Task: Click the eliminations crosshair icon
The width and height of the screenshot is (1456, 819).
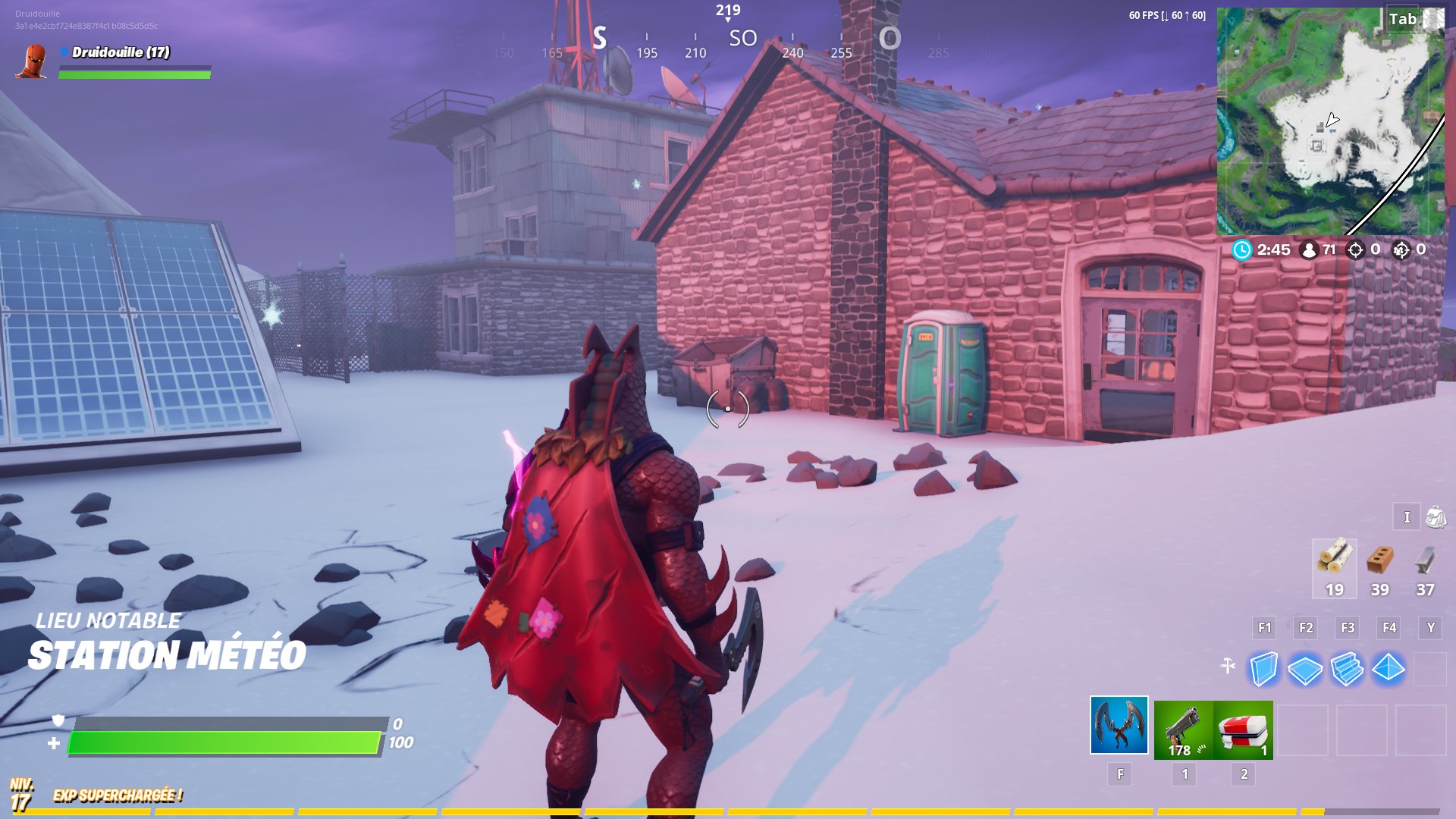Action: pyautogui.click(x=1357, y=250)
